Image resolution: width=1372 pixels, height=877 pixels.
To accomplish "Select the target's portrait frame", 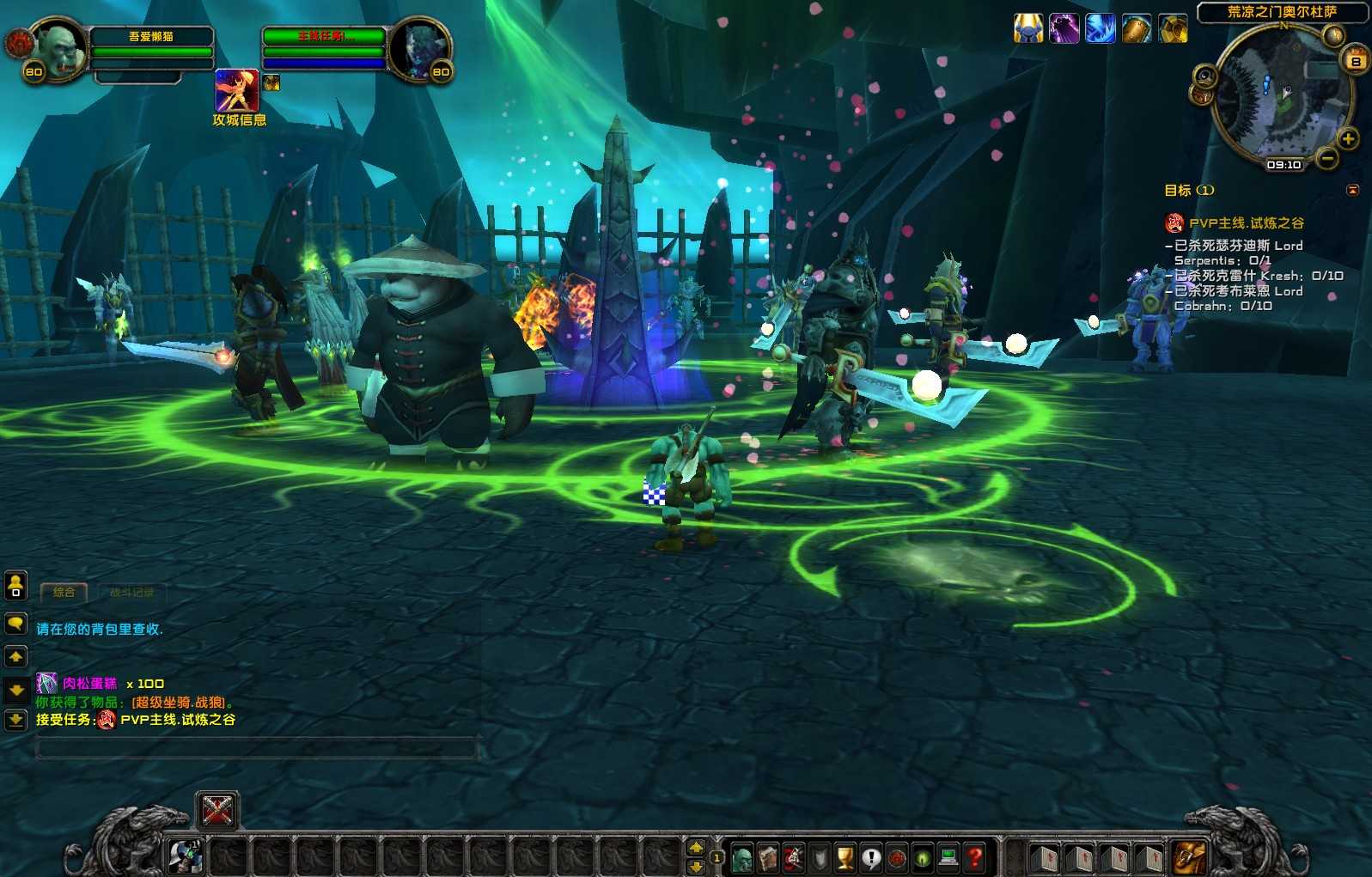I will 418,48.
